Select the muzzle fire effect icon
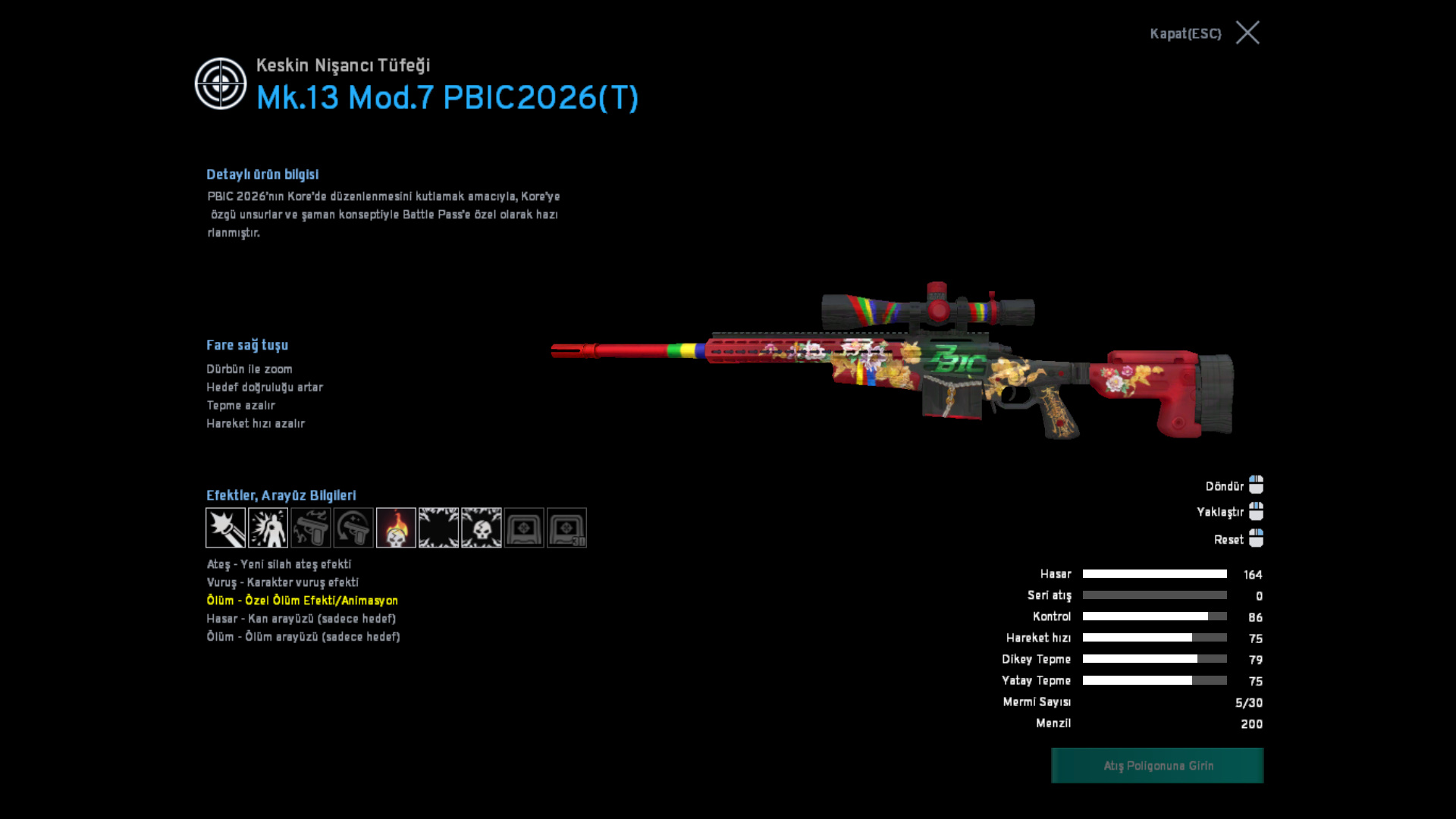1456x819 pixels. tap(225, 528)
